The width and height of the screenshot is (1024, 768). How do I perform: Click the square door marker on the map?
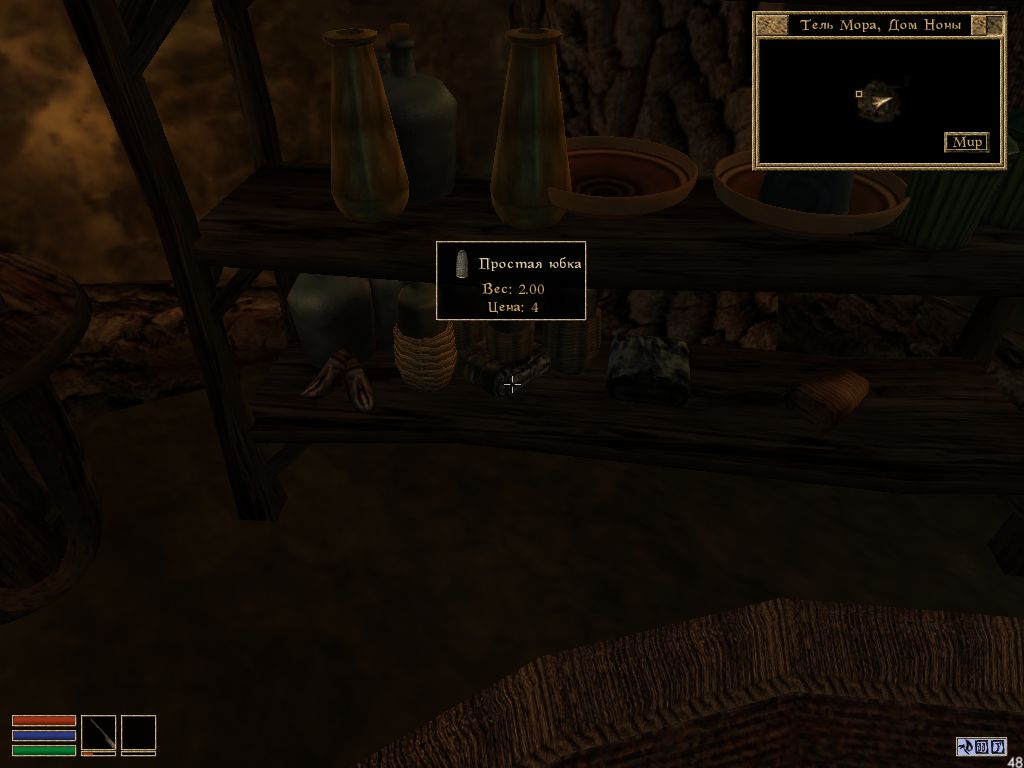point(858,95)
